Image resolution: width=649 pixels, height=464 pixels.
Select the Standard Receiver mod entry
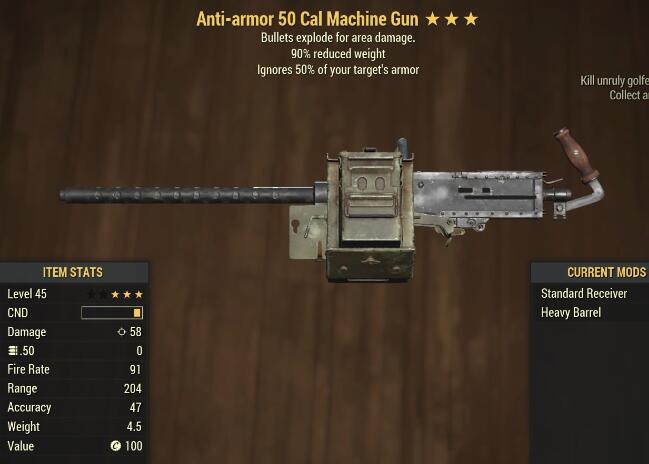pyautogui.click(x=584, y=294)
